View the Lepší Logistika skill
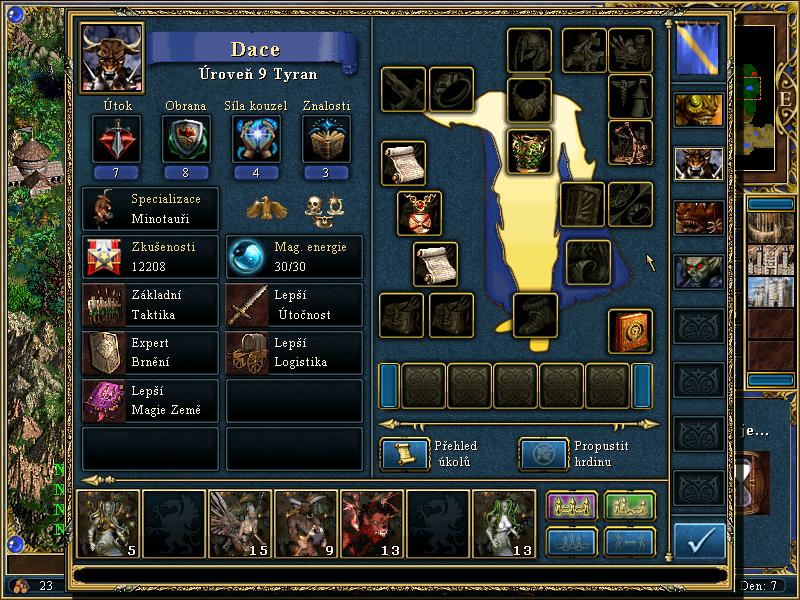 click(294, 352)
